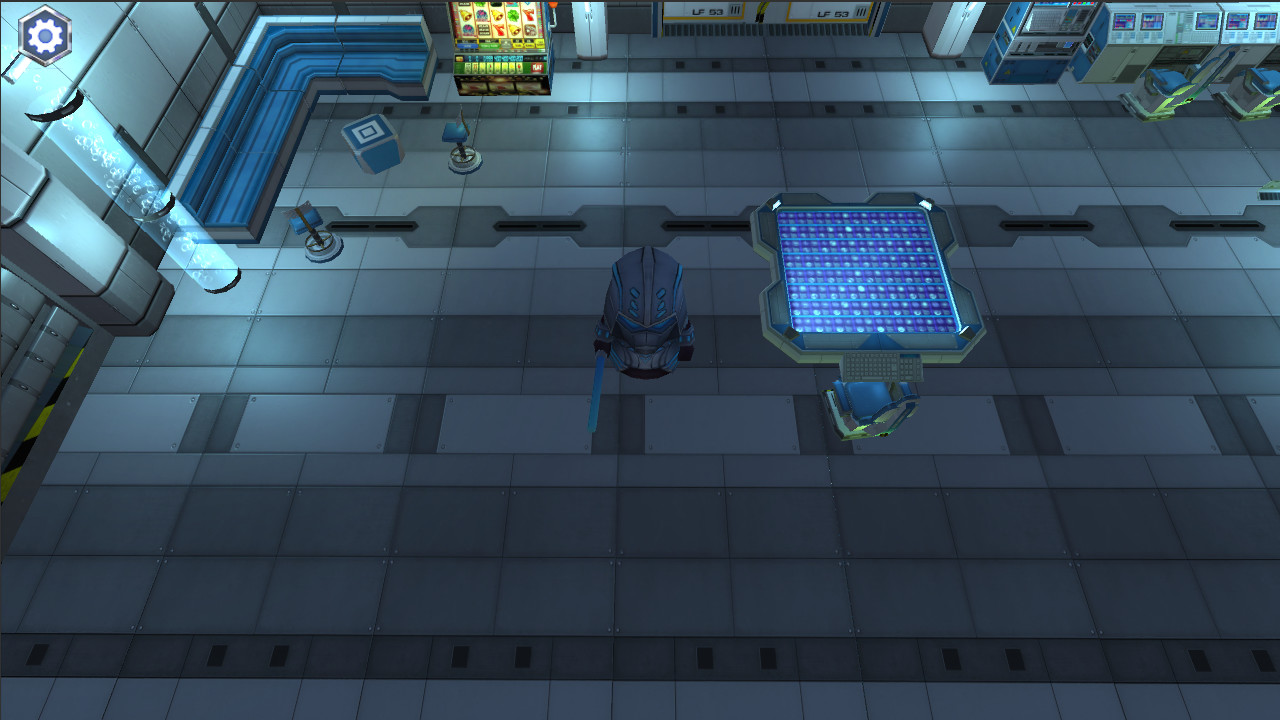The width and height of the screenshot is (1280, 720).
Task: Click the yellow bet buttons row on the slot machine
Action: point(528,44)
